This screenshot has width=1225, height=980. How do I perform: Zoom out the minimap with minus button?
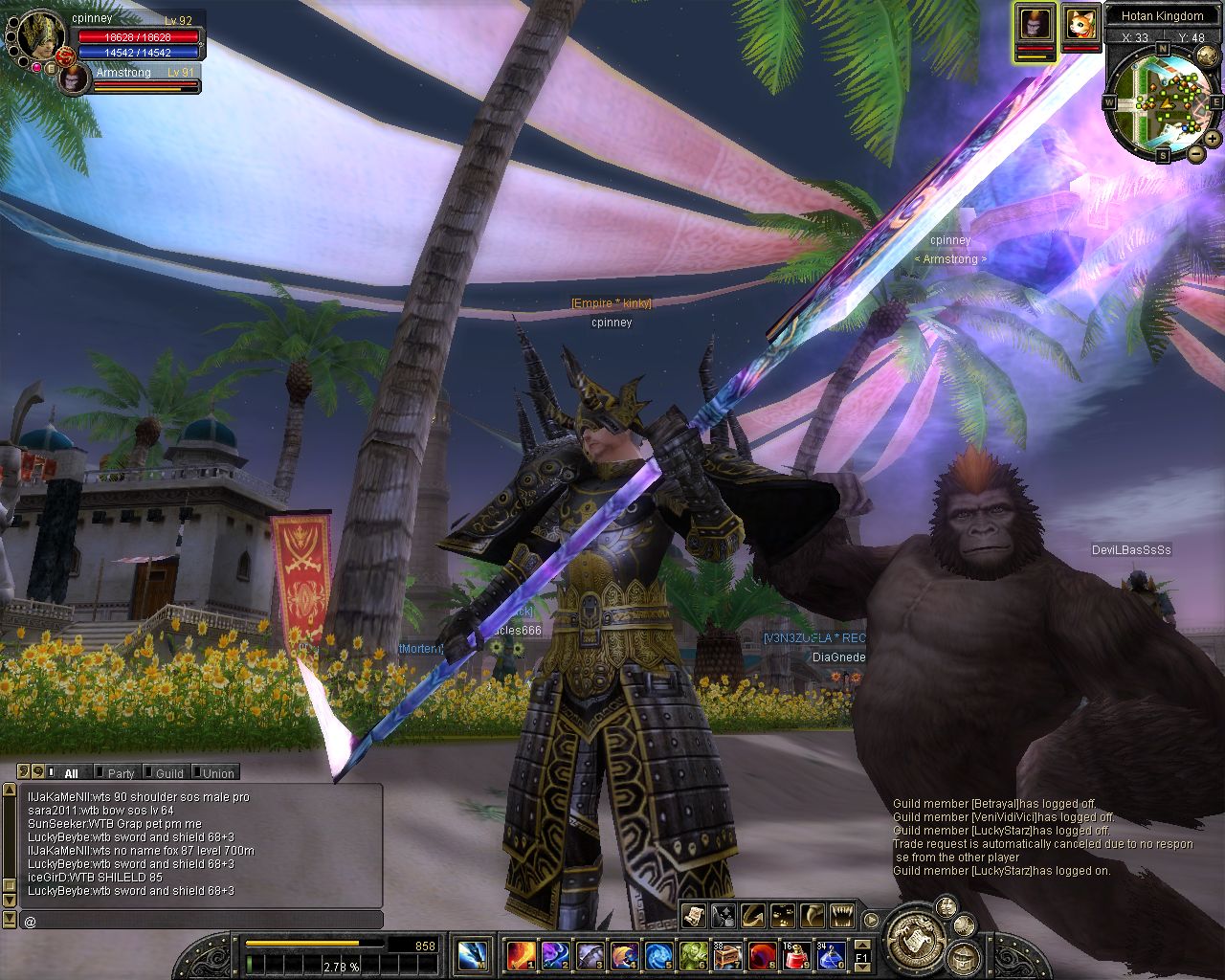click(x=1196, y=153)
